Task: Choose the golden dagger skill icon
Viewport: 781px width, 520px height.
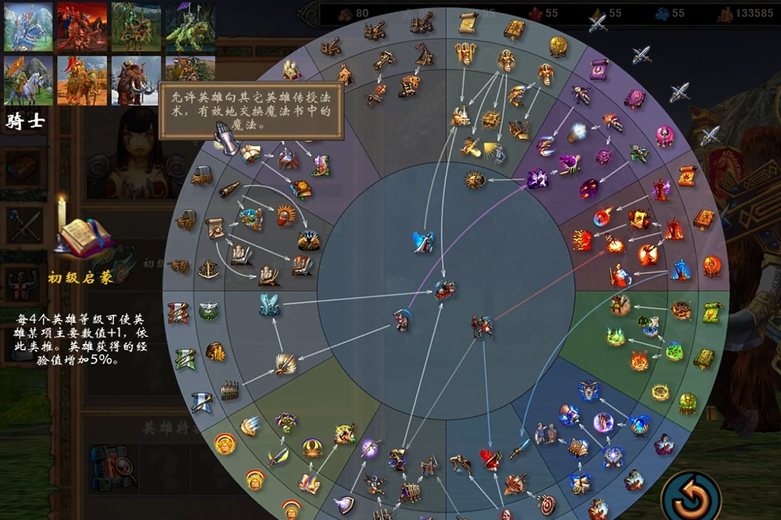Action: (280, 456)
